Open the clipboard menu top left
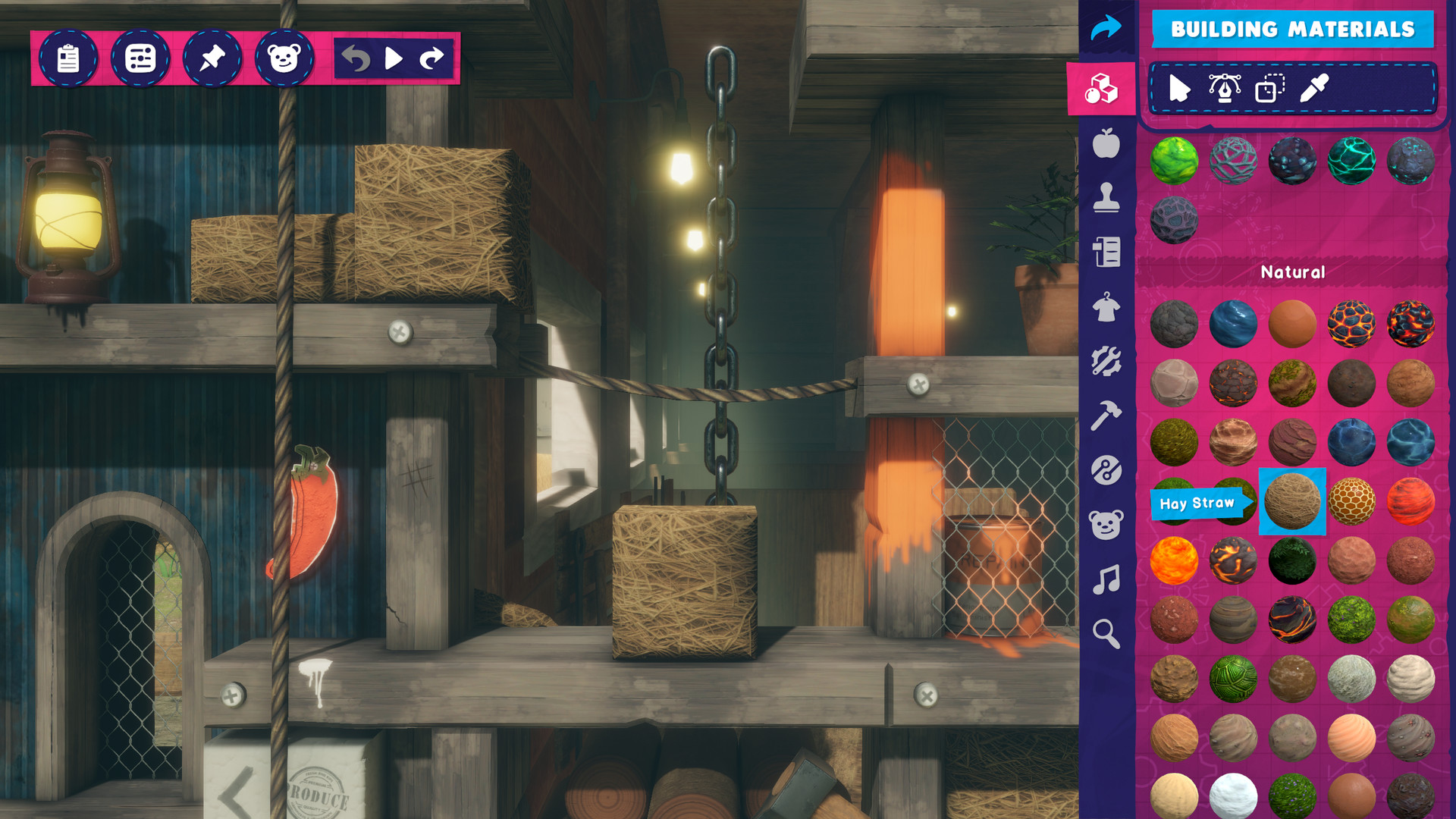 coord(68,58)
